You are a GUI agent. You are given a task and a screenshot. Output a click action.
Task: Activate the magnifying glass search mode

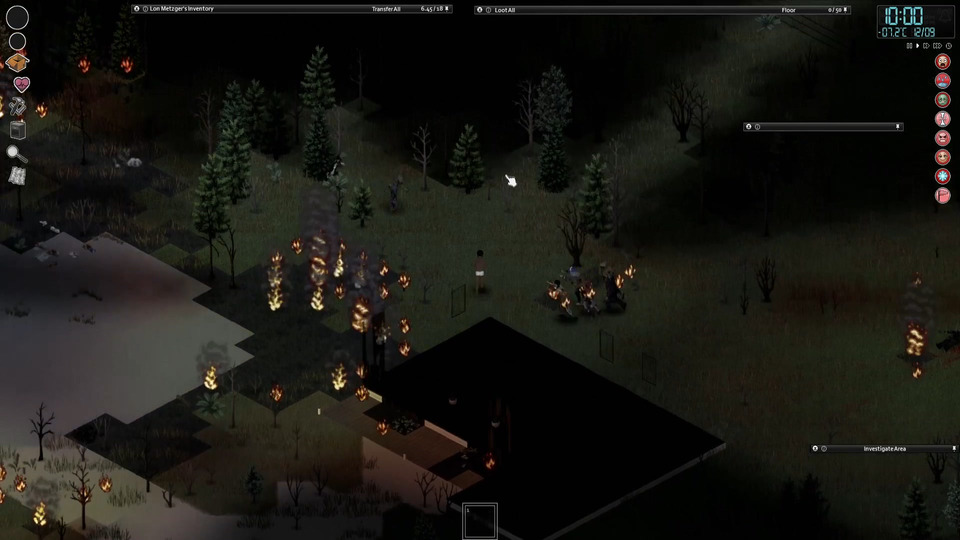[x=17, y=153]
